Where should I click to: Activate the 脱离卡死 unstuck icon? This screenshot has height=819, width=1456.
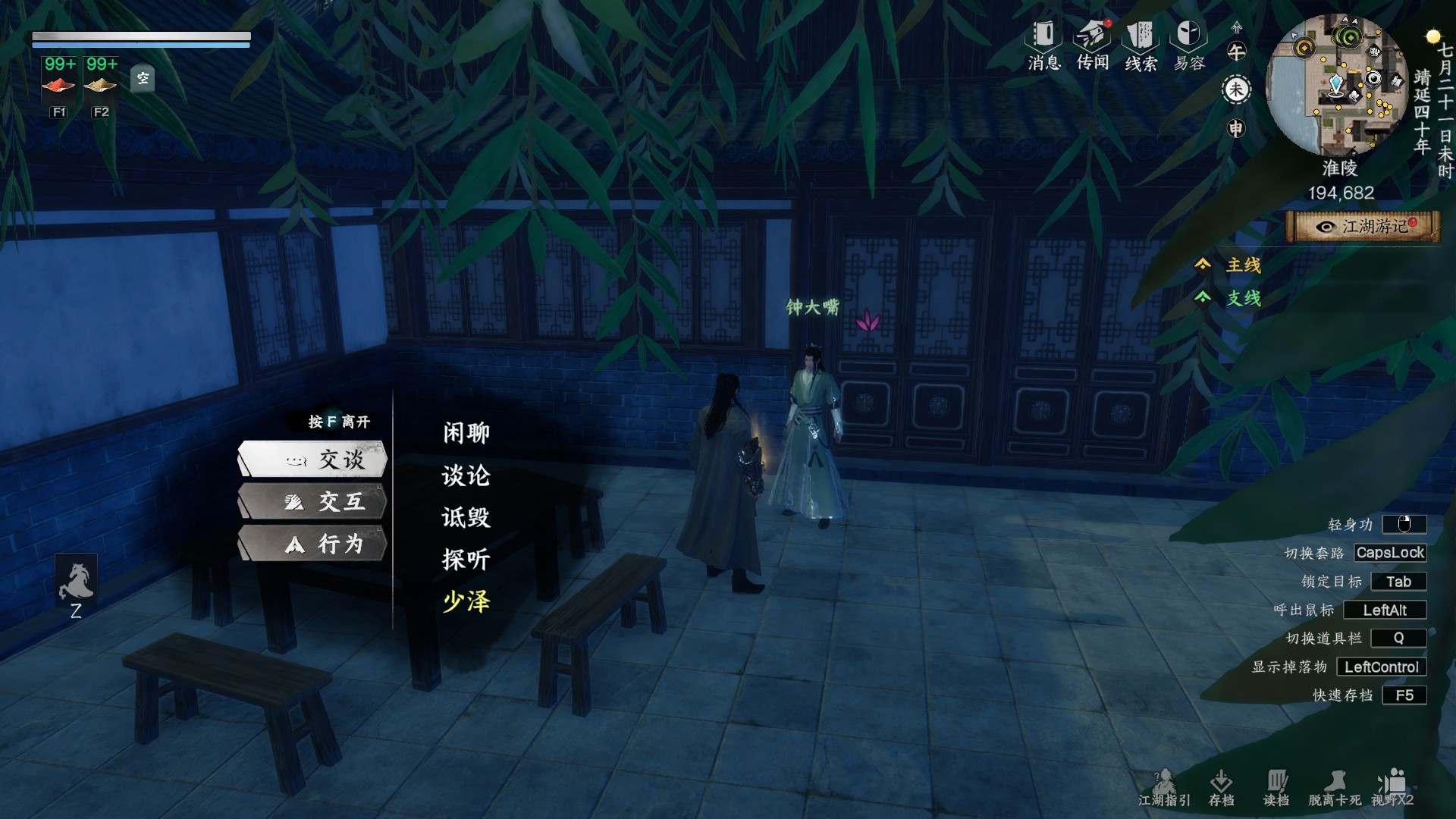click(1335, 788)
